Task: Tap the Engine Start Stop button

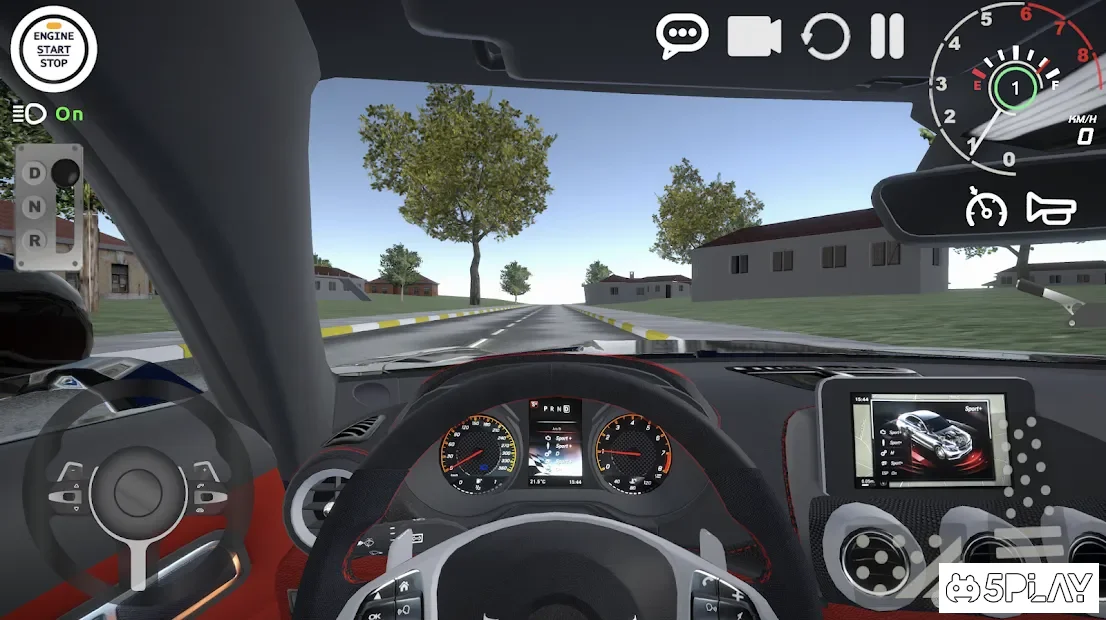Action: click(x=53, y=49)
